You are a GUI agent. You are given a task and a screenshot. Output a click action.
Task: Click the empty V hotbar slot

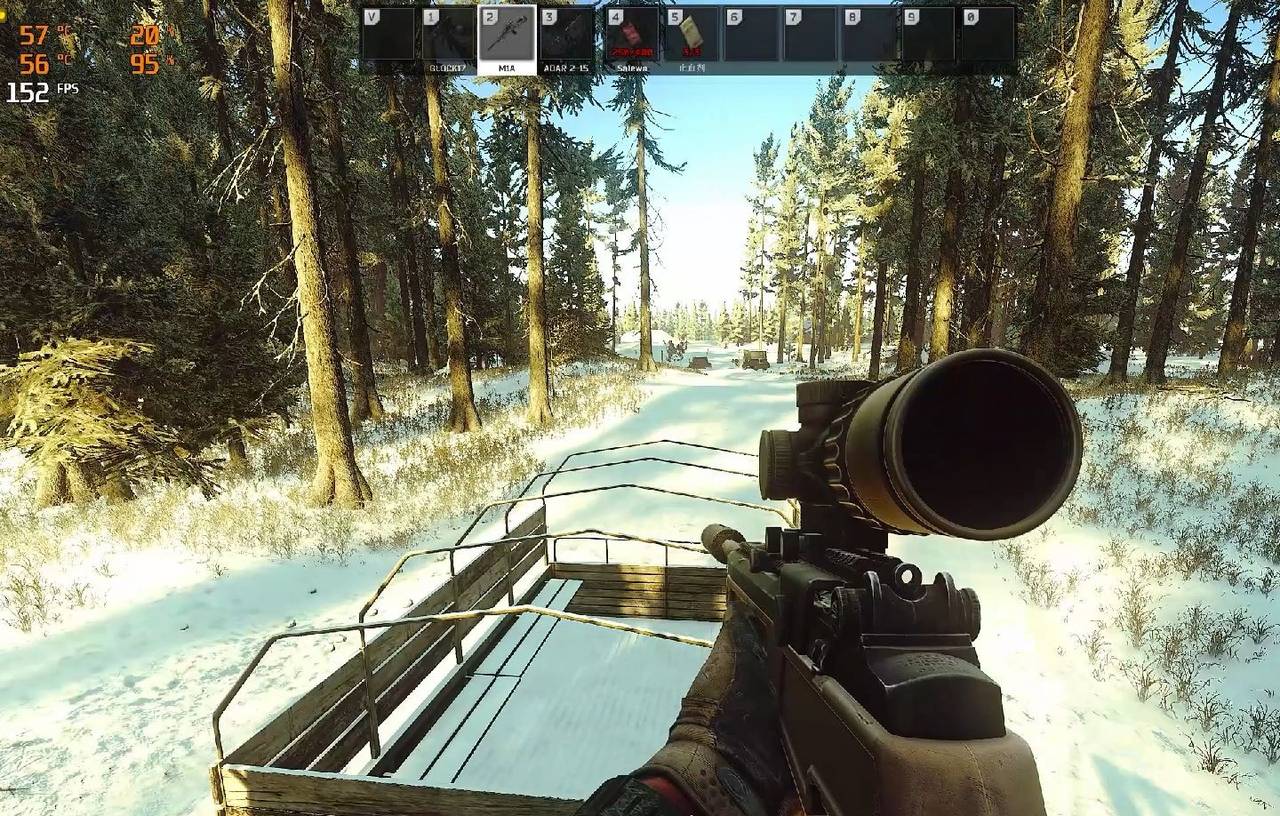click(x=388, y=34)
